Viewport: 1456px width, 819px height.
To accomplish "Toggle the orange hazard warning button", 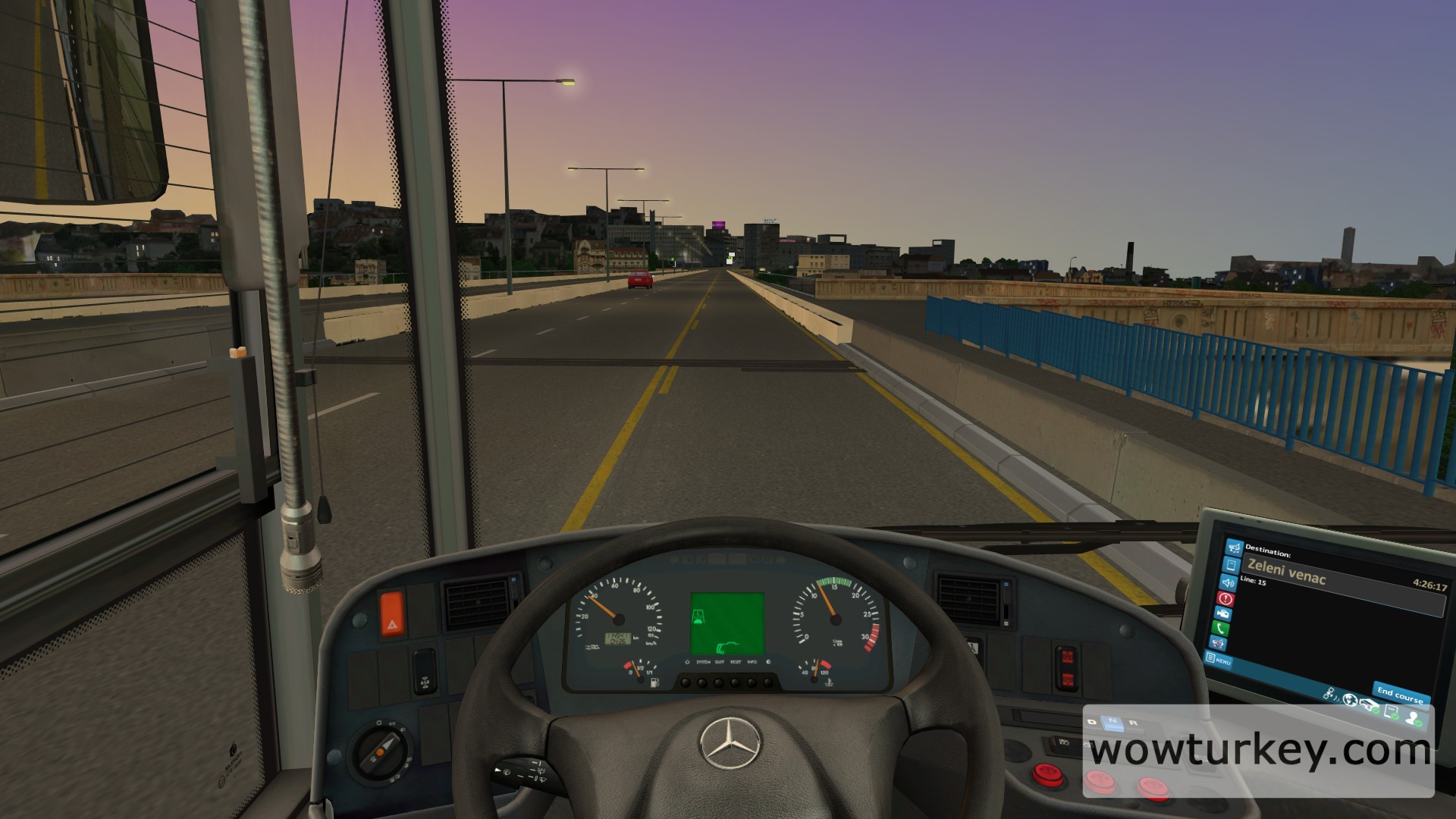I will (392, 615).
